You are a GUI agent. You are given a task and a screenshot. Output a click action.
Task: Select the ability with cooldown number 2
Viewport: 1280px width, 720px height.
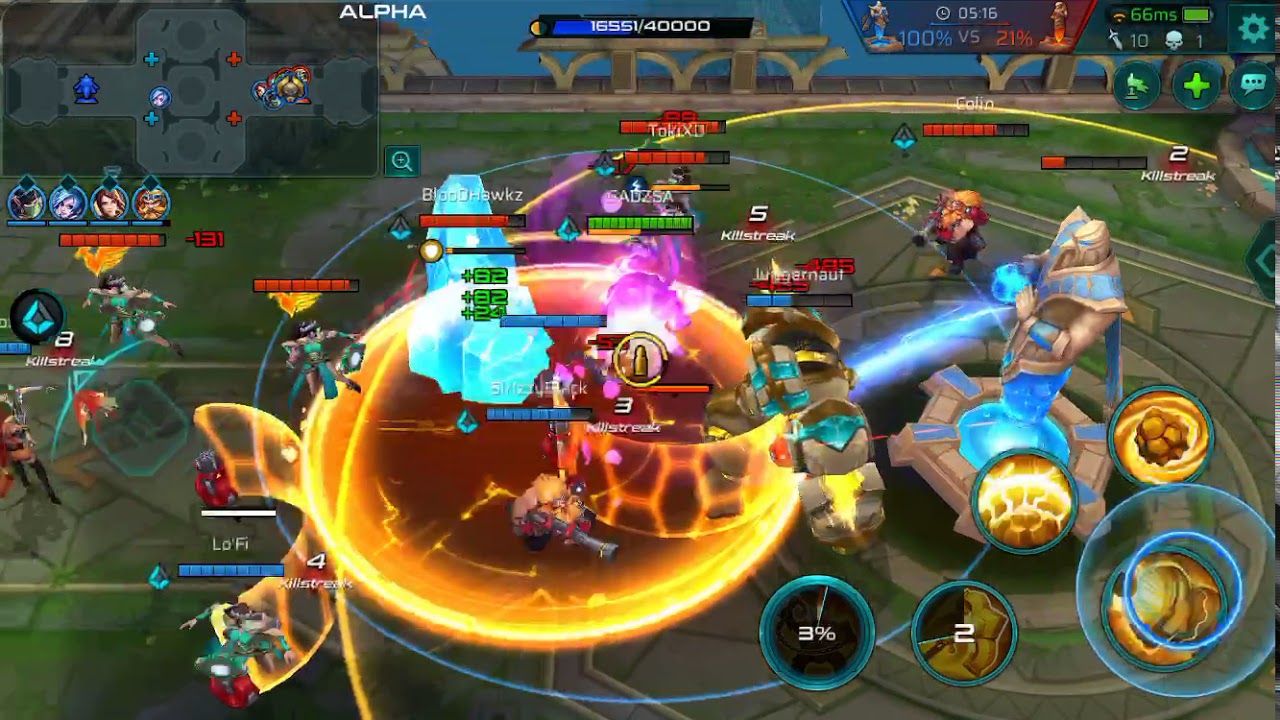[964, 632]
